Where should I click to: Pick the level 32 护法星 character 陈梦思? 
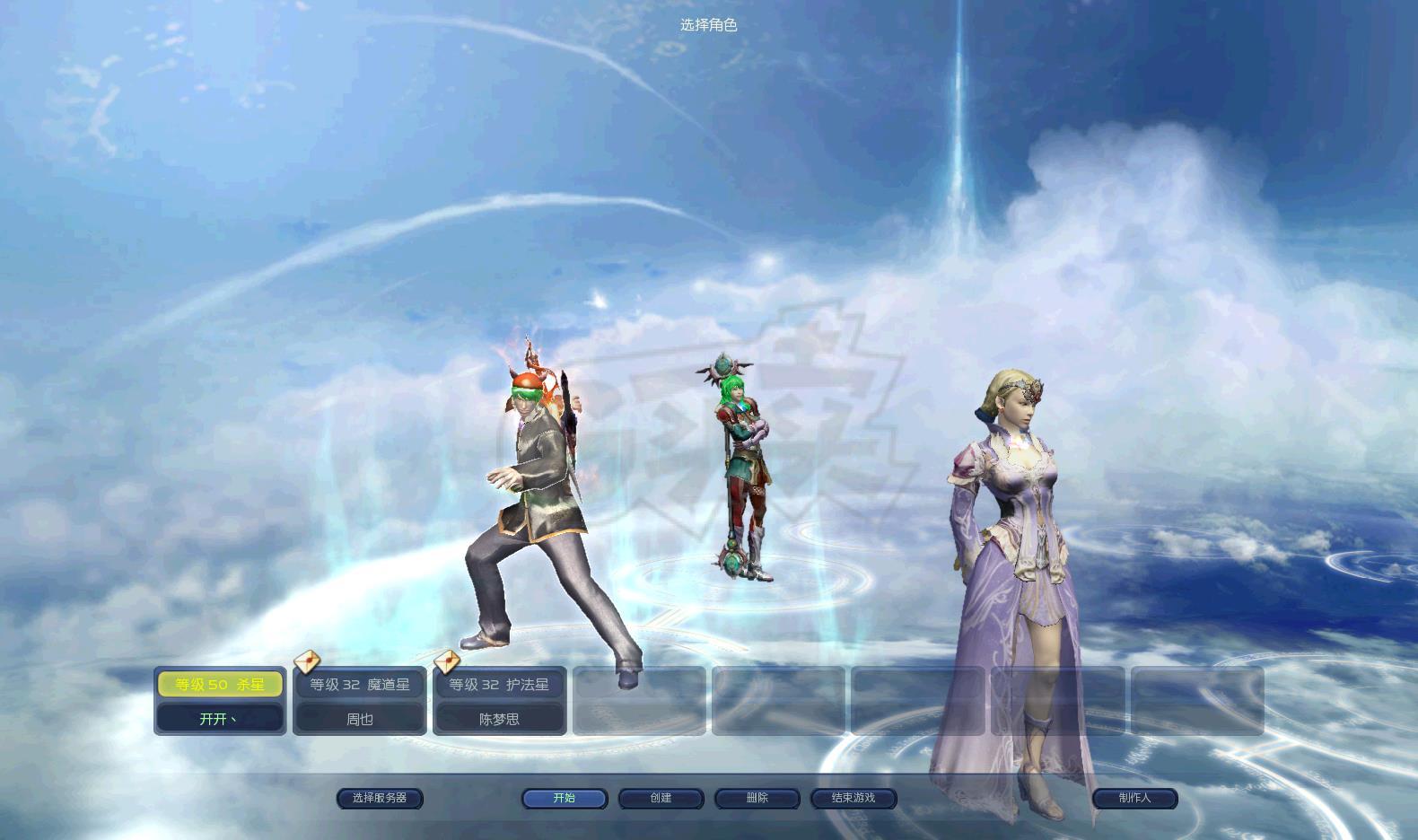(499, 701)
